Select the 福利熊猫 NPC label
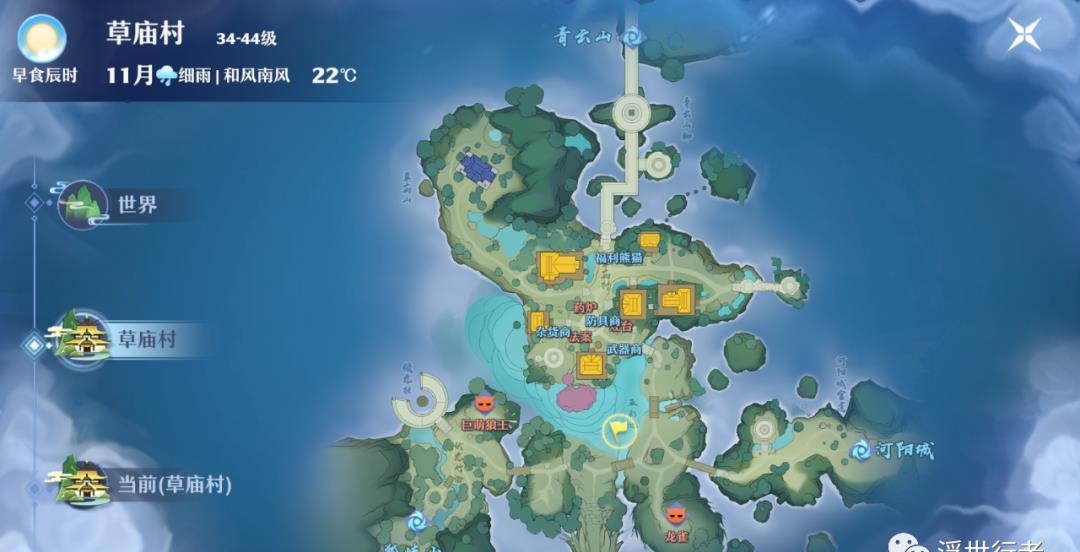 (x=619, y=258)
